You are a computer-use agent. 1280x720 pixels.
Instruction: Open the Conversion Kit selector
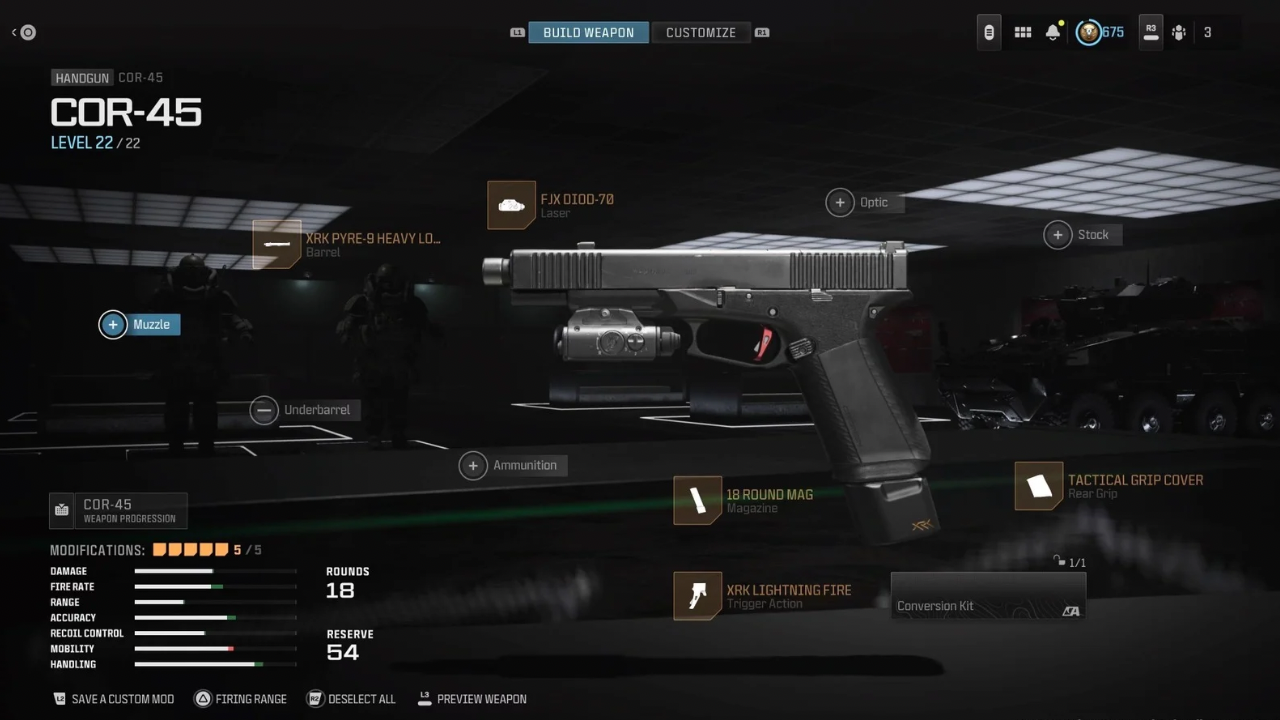click(x=988, y=596)
